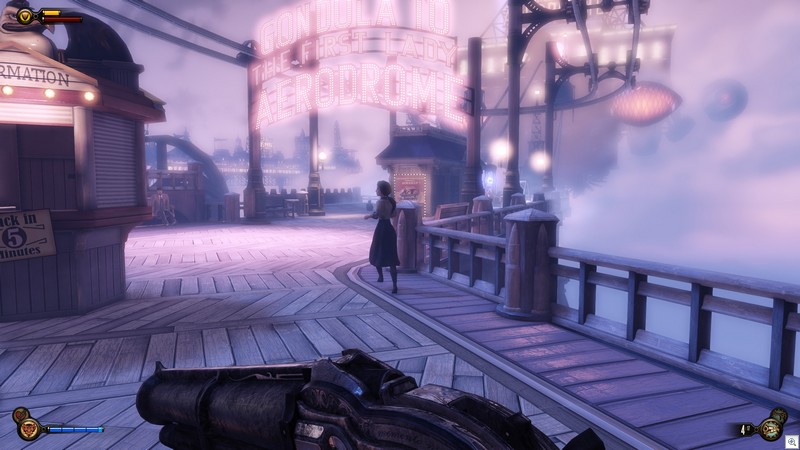Switch to the small secondary vigor icon
Image resolution: width=800 pixels, height=450 pixels.
(19, 414)
